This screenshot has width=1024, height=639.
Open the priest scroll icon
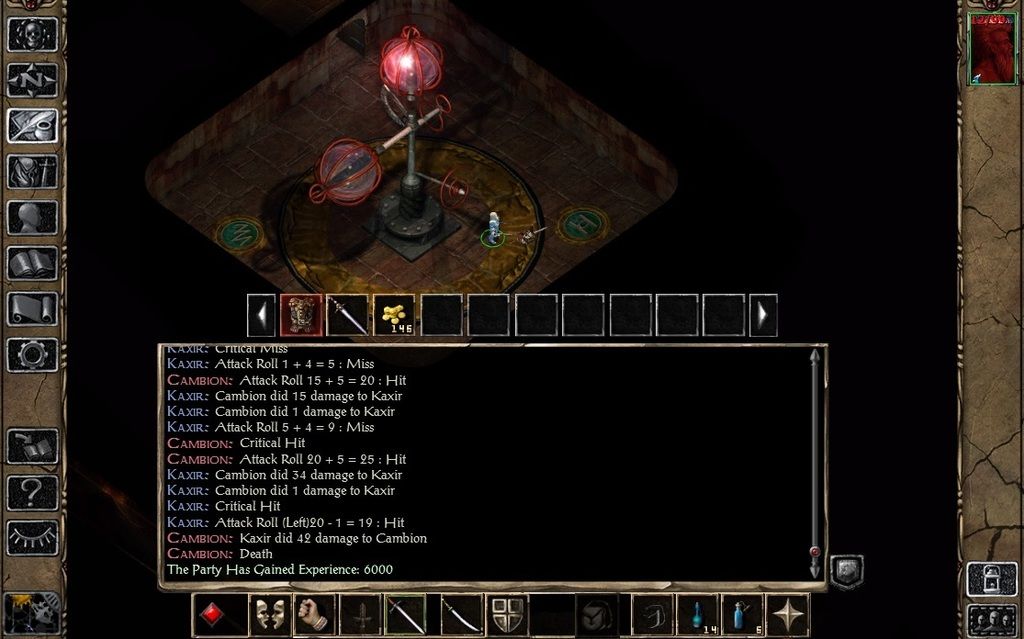(32, 309)
